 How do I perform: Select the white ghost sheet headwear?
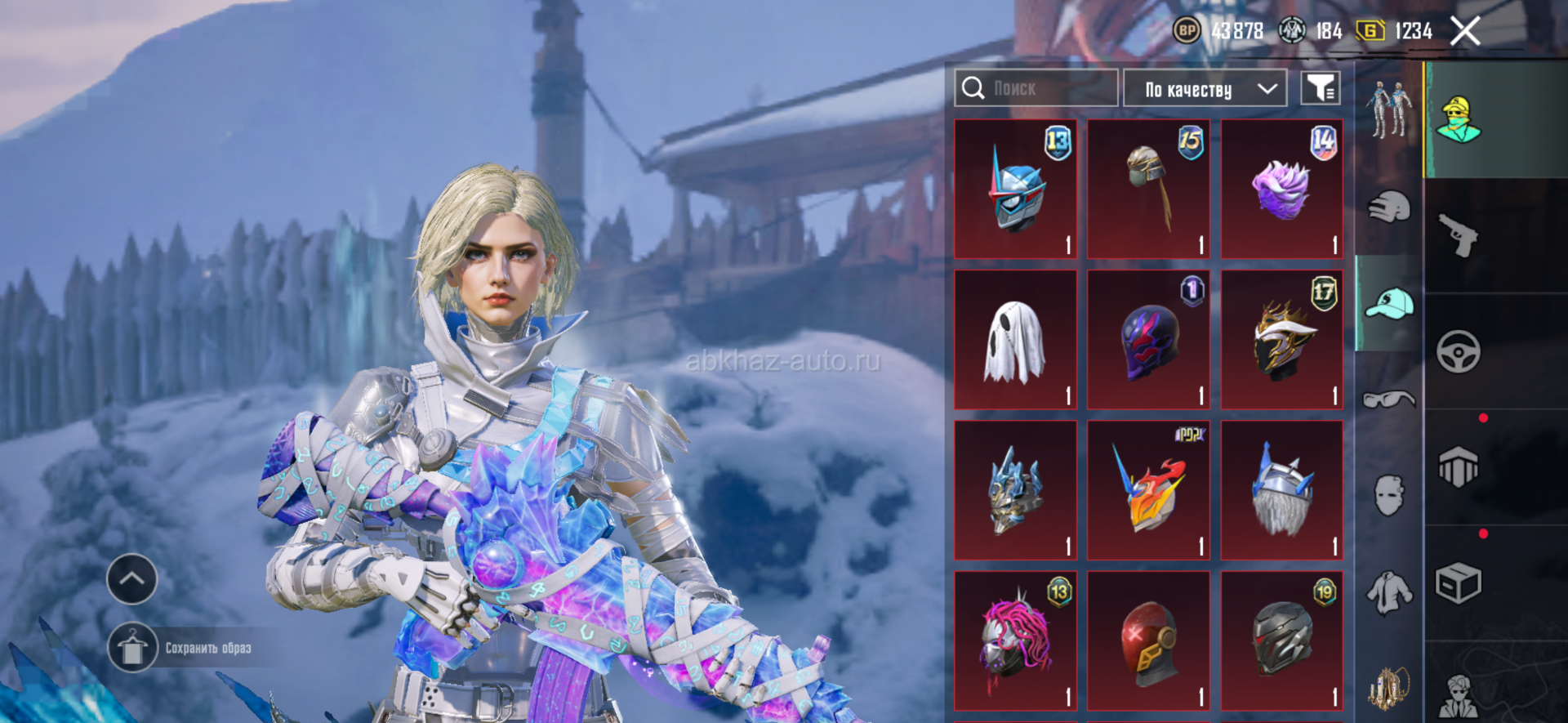1015,341
